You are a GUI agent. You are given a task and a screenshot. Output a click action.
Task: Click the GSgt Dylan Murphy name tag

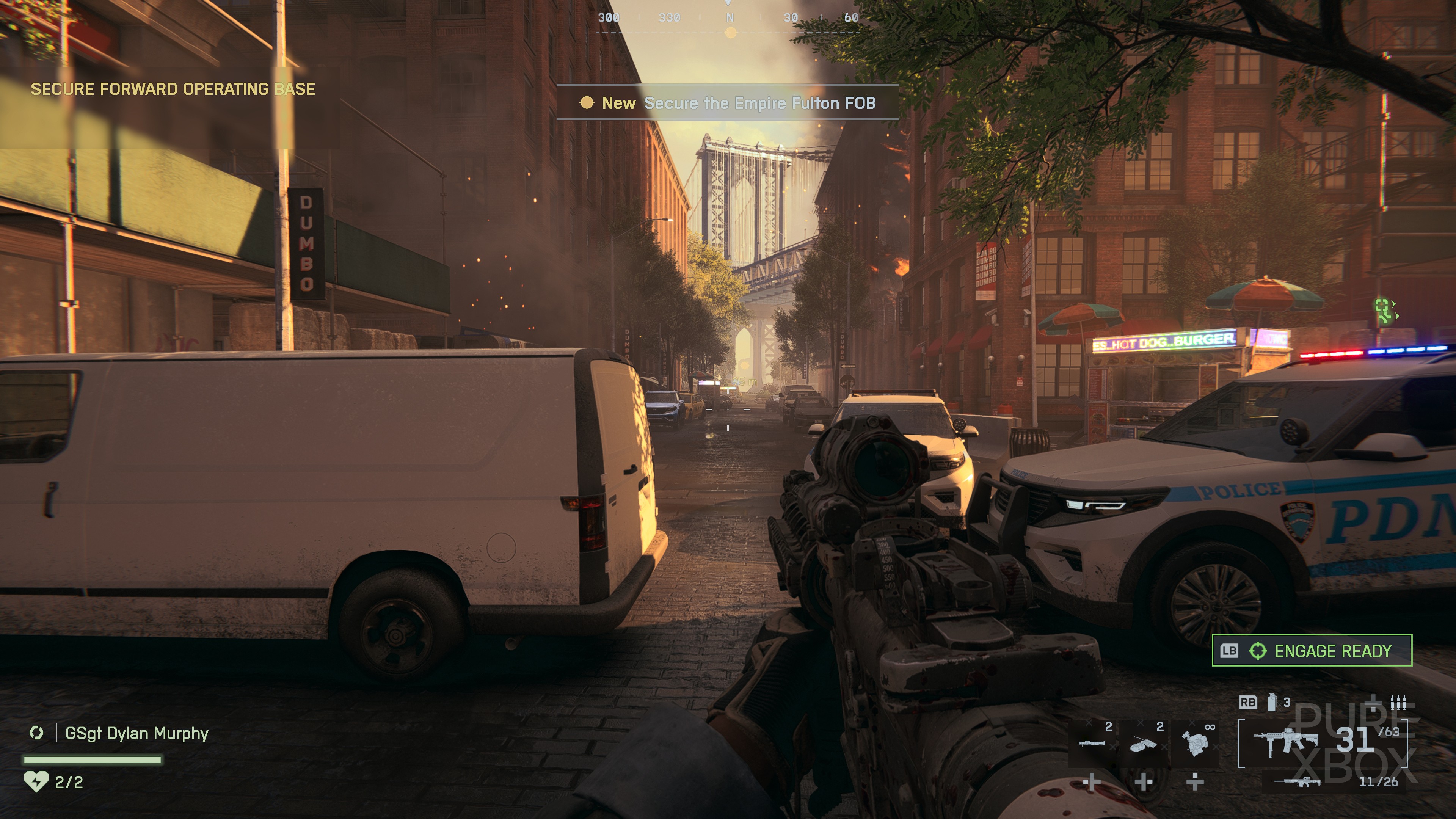[137, 733]
